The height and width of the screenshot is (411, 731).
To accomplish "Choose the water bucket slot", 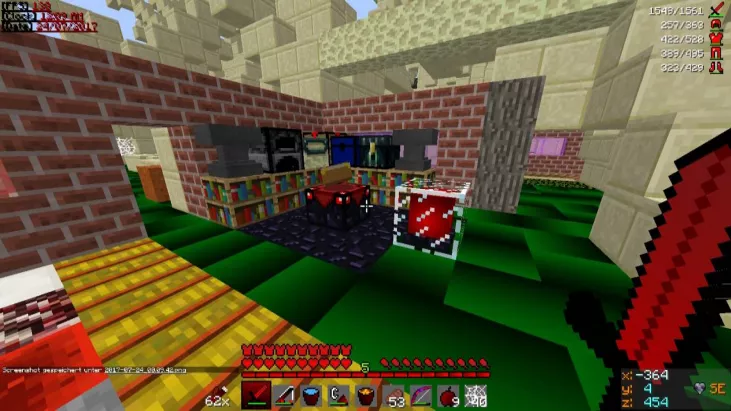I will point(310,394).
